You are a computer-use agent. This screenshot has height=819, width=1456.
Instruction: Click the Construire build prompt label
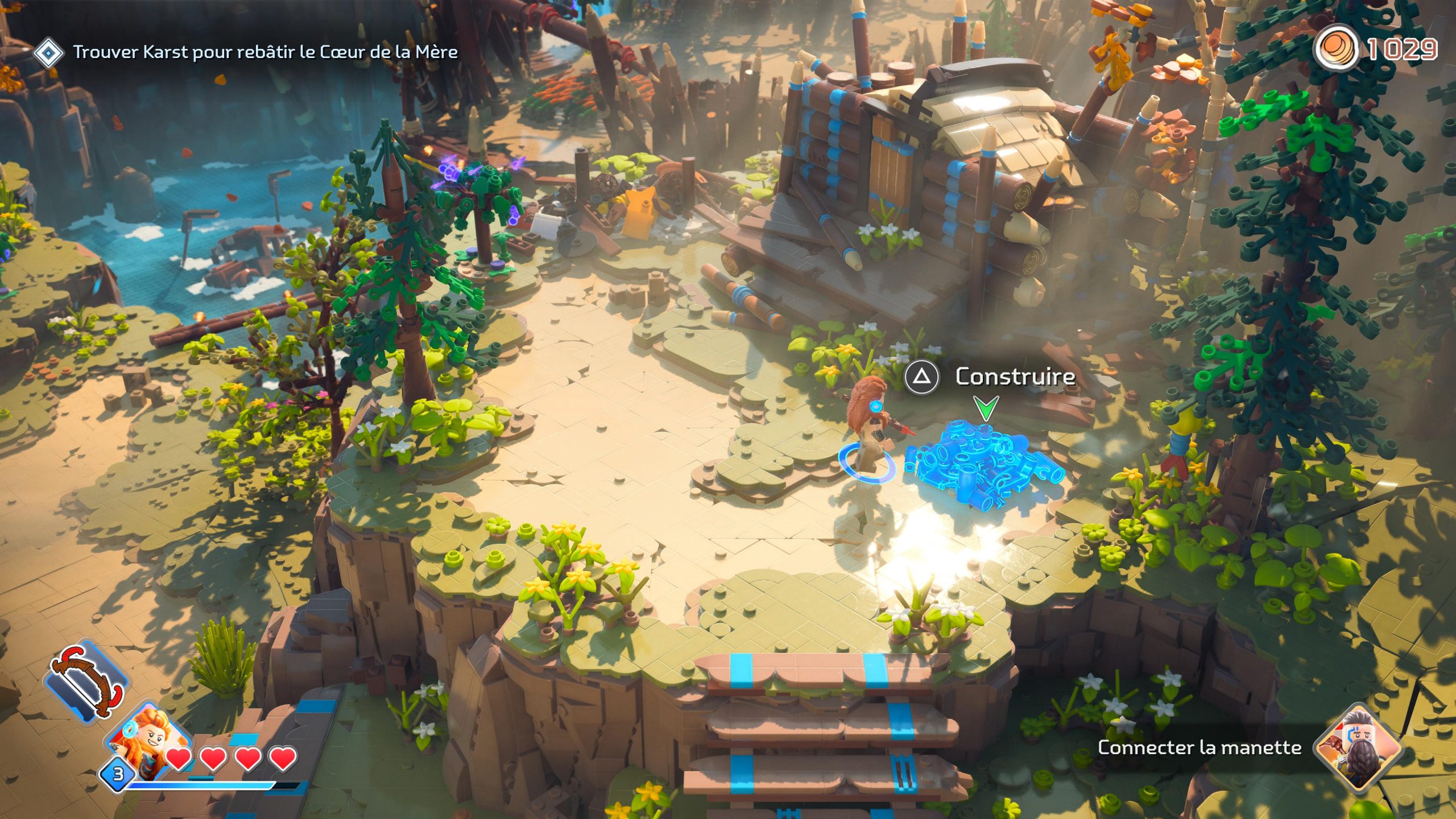point(1015,377)
